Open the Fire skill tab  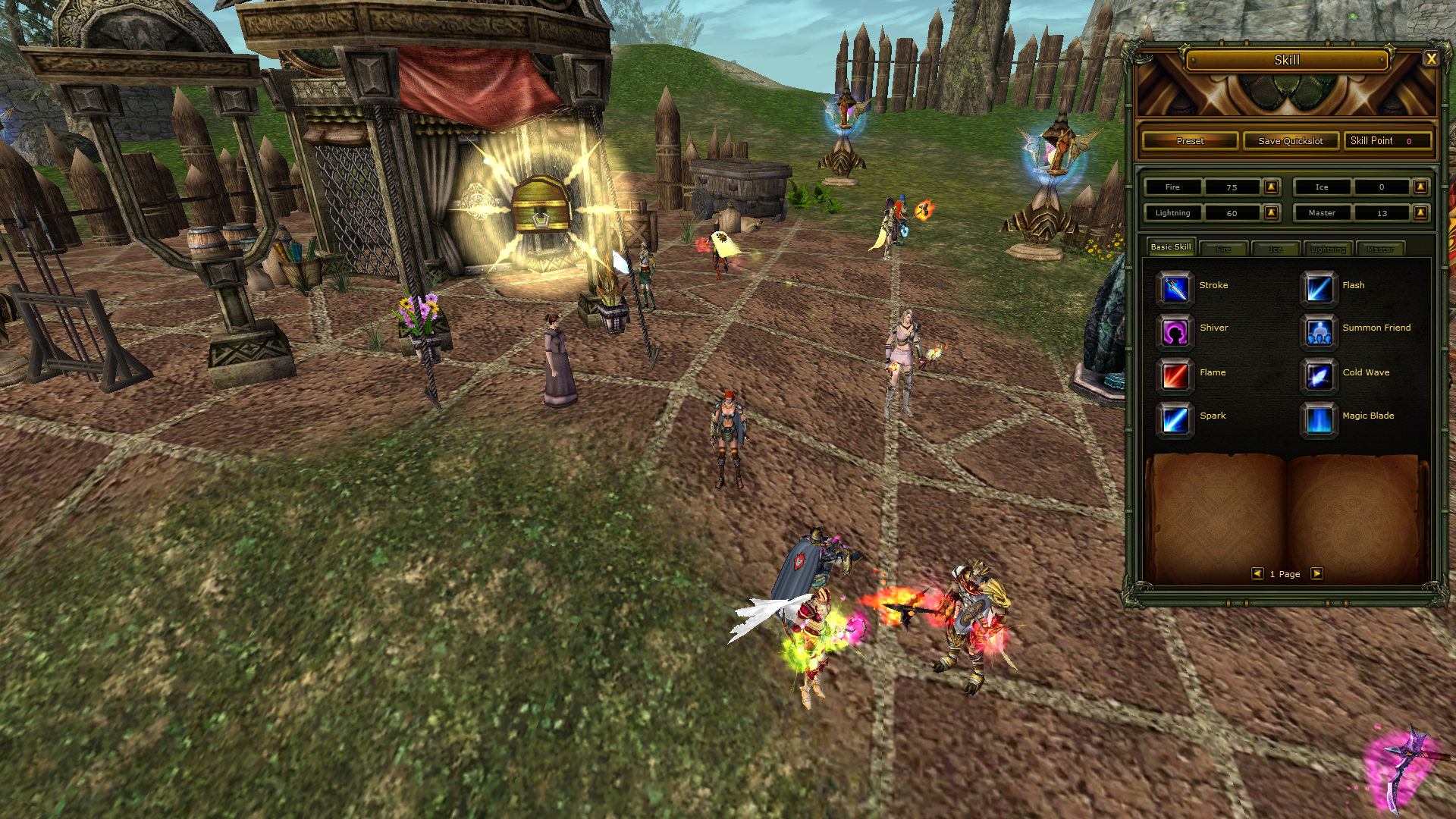tap(1223, 249)
